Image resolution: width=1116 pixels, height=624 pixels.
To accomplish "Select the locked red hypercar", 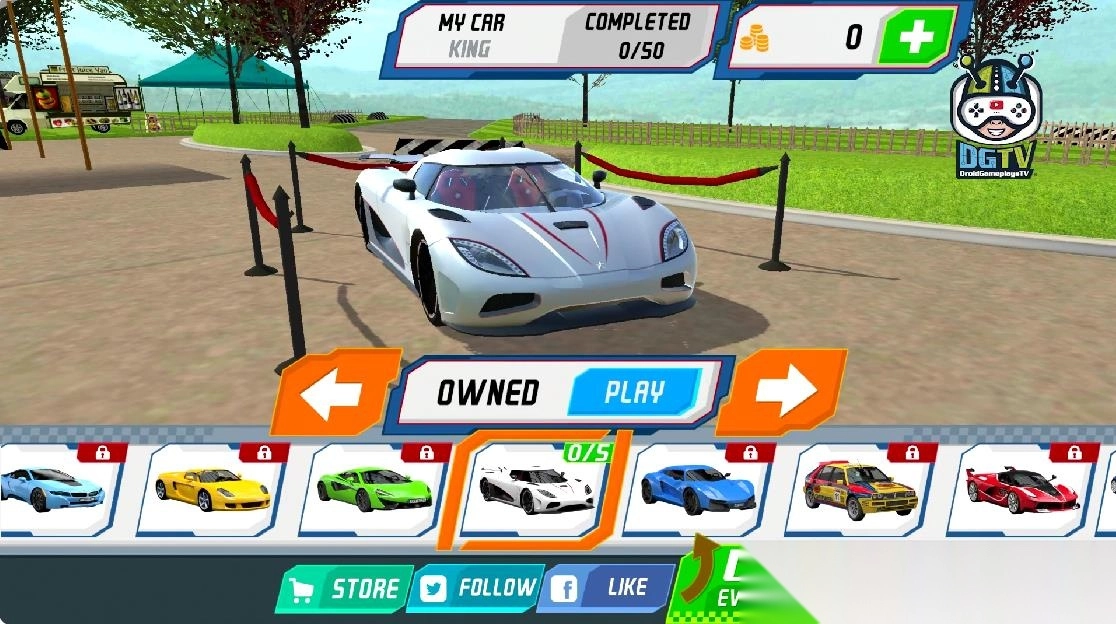I will click(x=1022, y=489).
